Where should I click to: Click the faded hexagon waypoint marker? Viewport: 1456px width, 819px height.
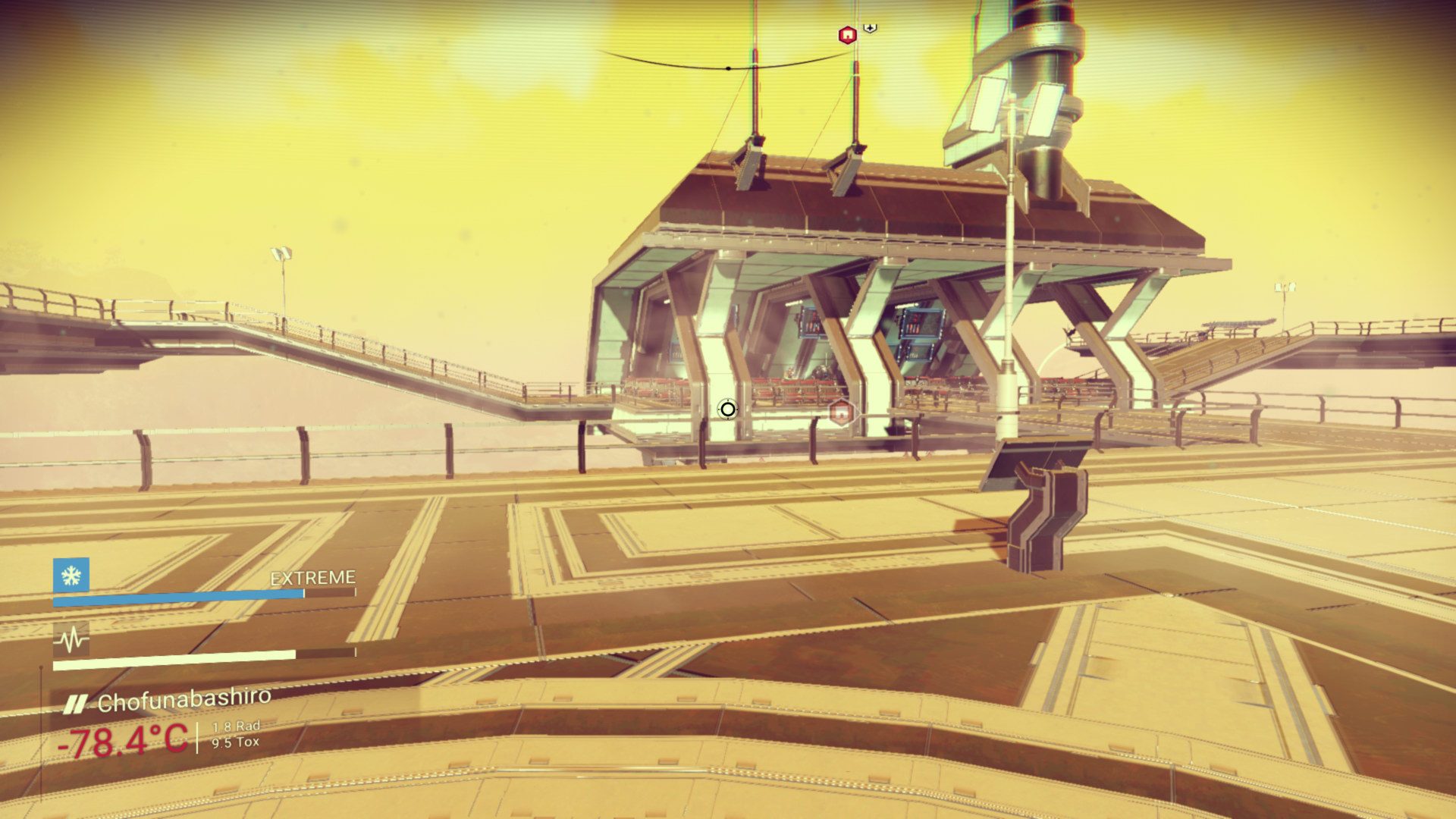coord(841,413)
